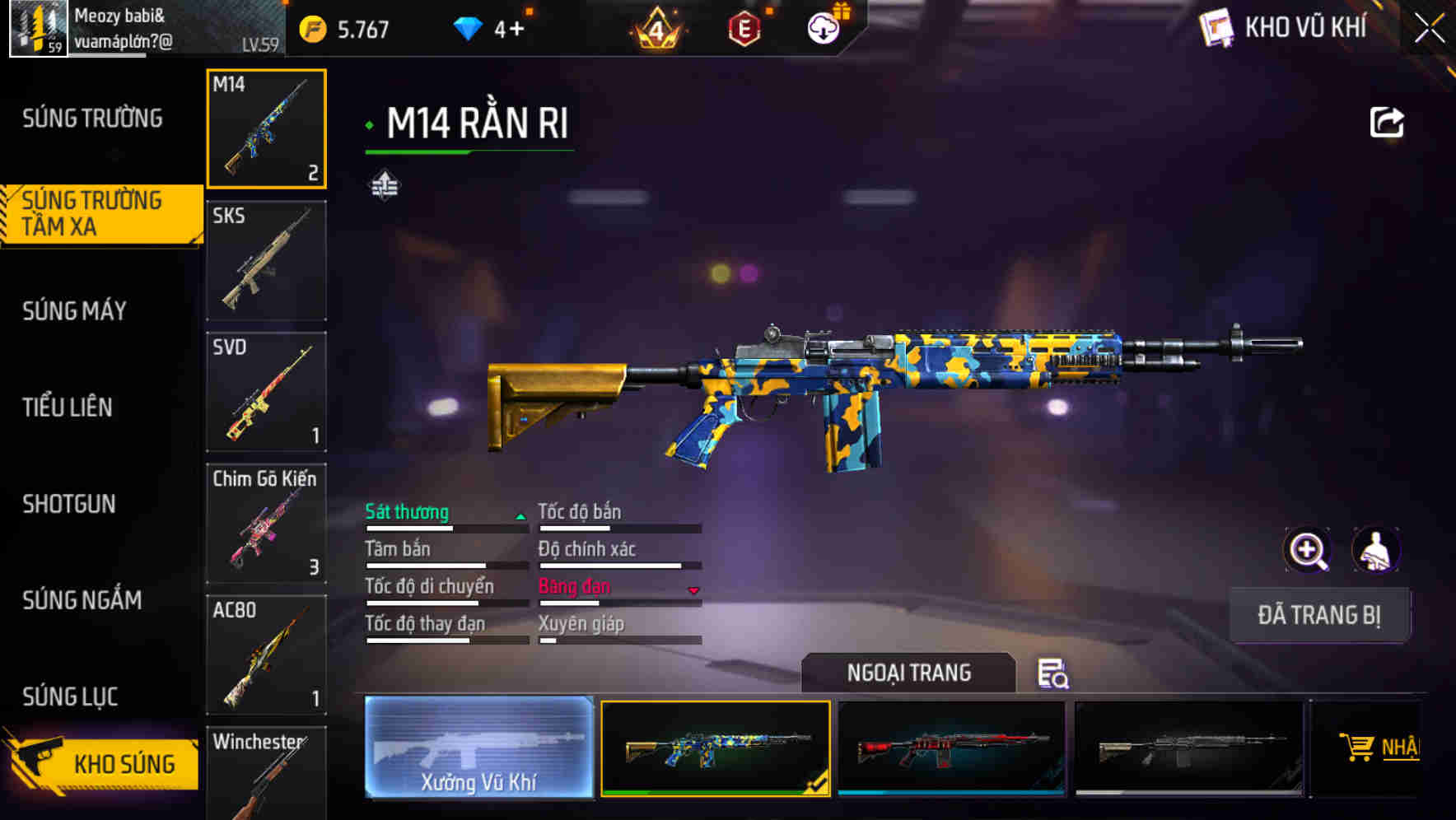Open the SÚNG LỤC category

pyautogui.click(x=69, y=697)
